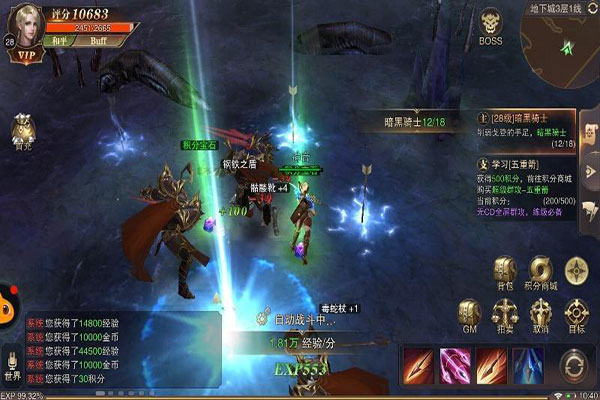This screenshot has height=400, width=600.
Task: Click the 取消 cancel button
Action: (541, 313)
